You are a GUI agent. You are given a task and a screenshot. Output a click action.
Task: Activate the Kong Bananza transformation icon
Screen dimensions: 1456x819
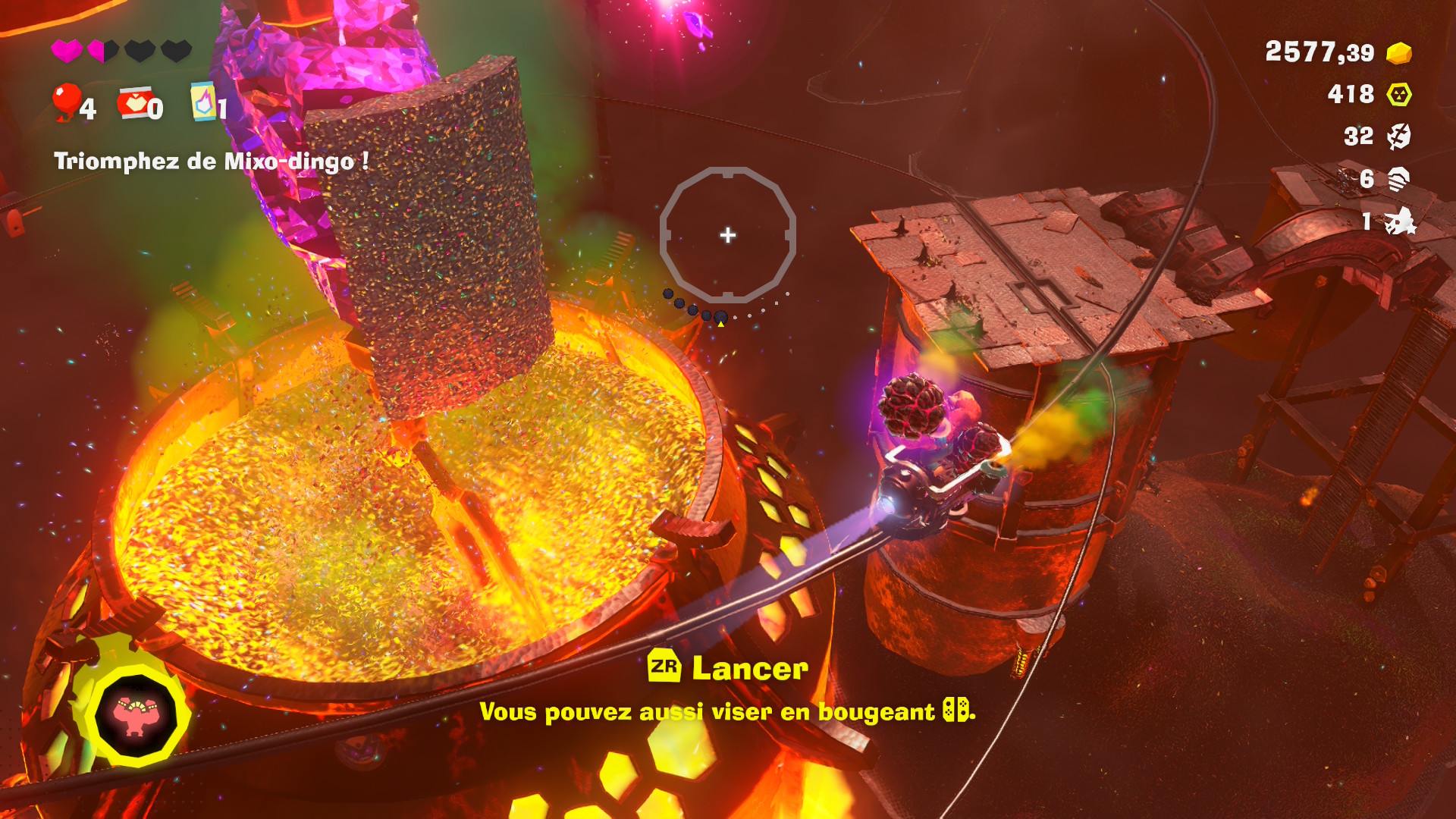point(136,715)
